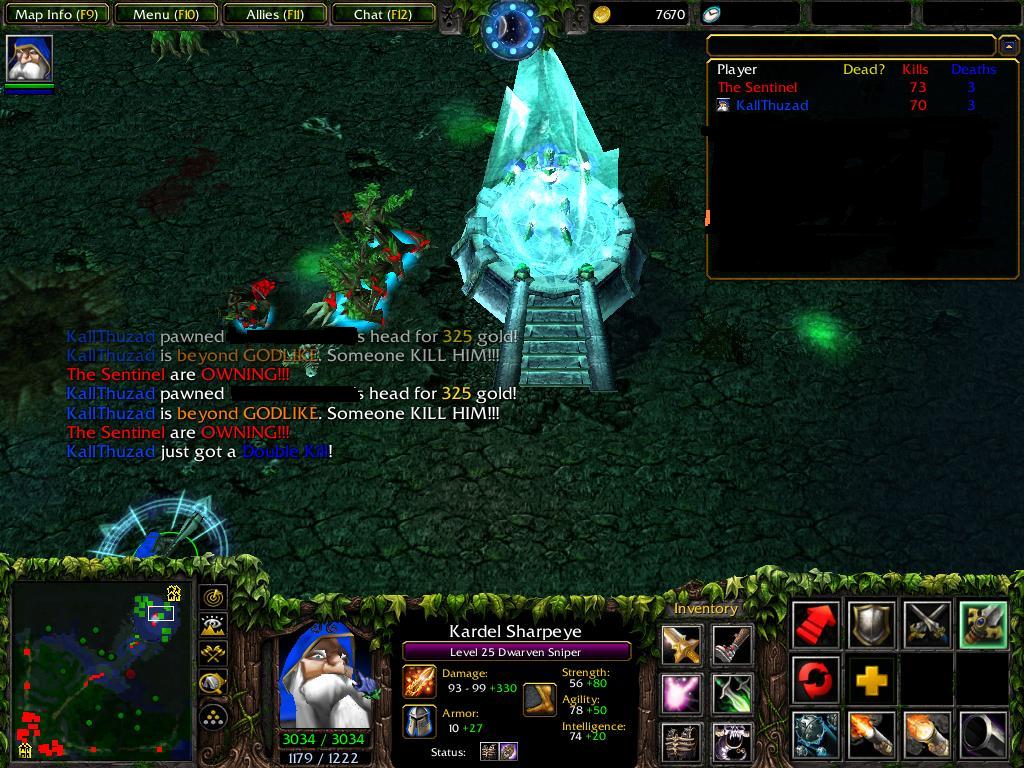Choose the Move command (red arrow)
Viewport: 1024px width, 768px height.
pyautogui.click(x=817, y=626)
